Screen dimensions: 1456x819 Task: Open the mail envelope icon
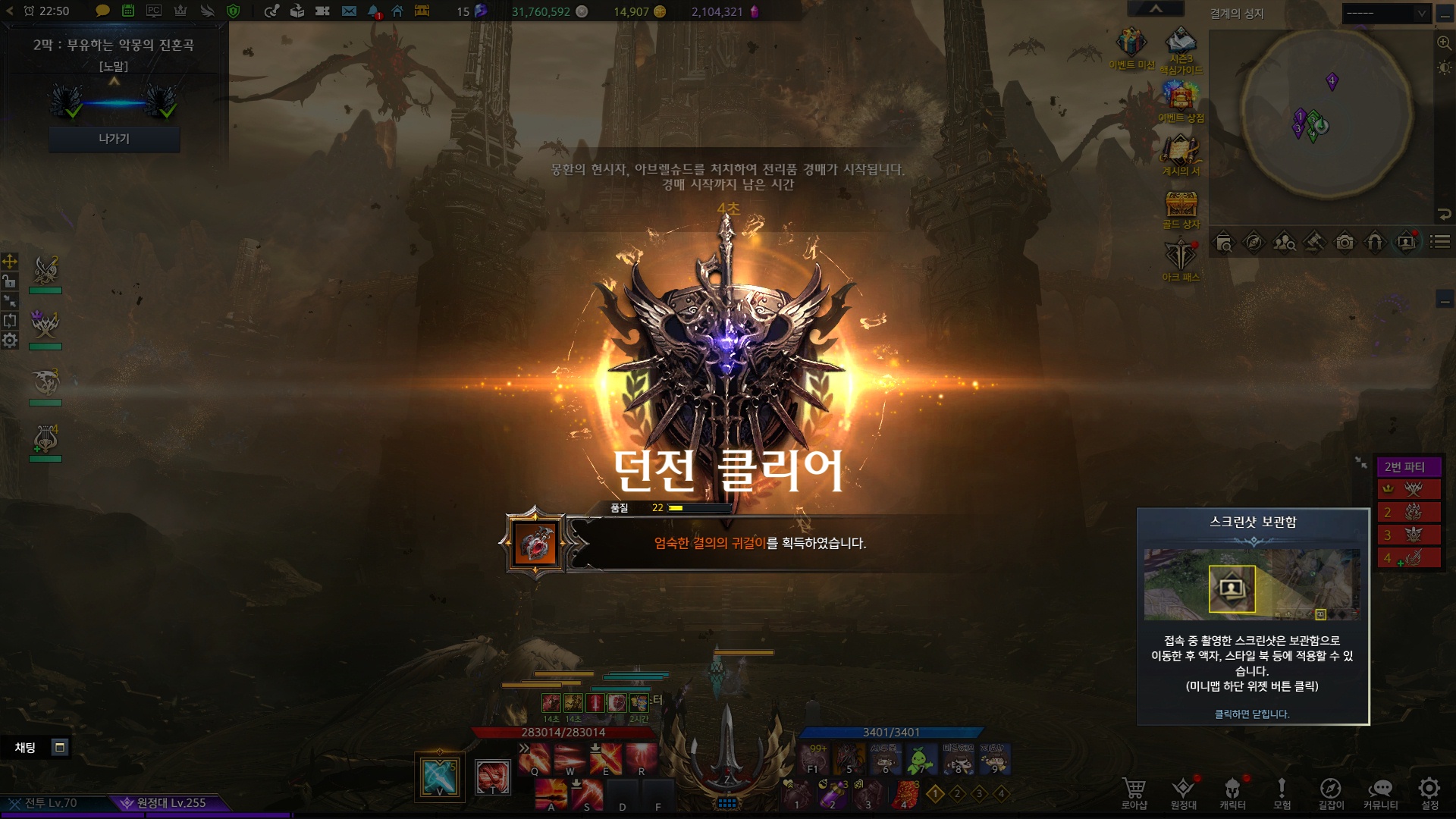349,11
